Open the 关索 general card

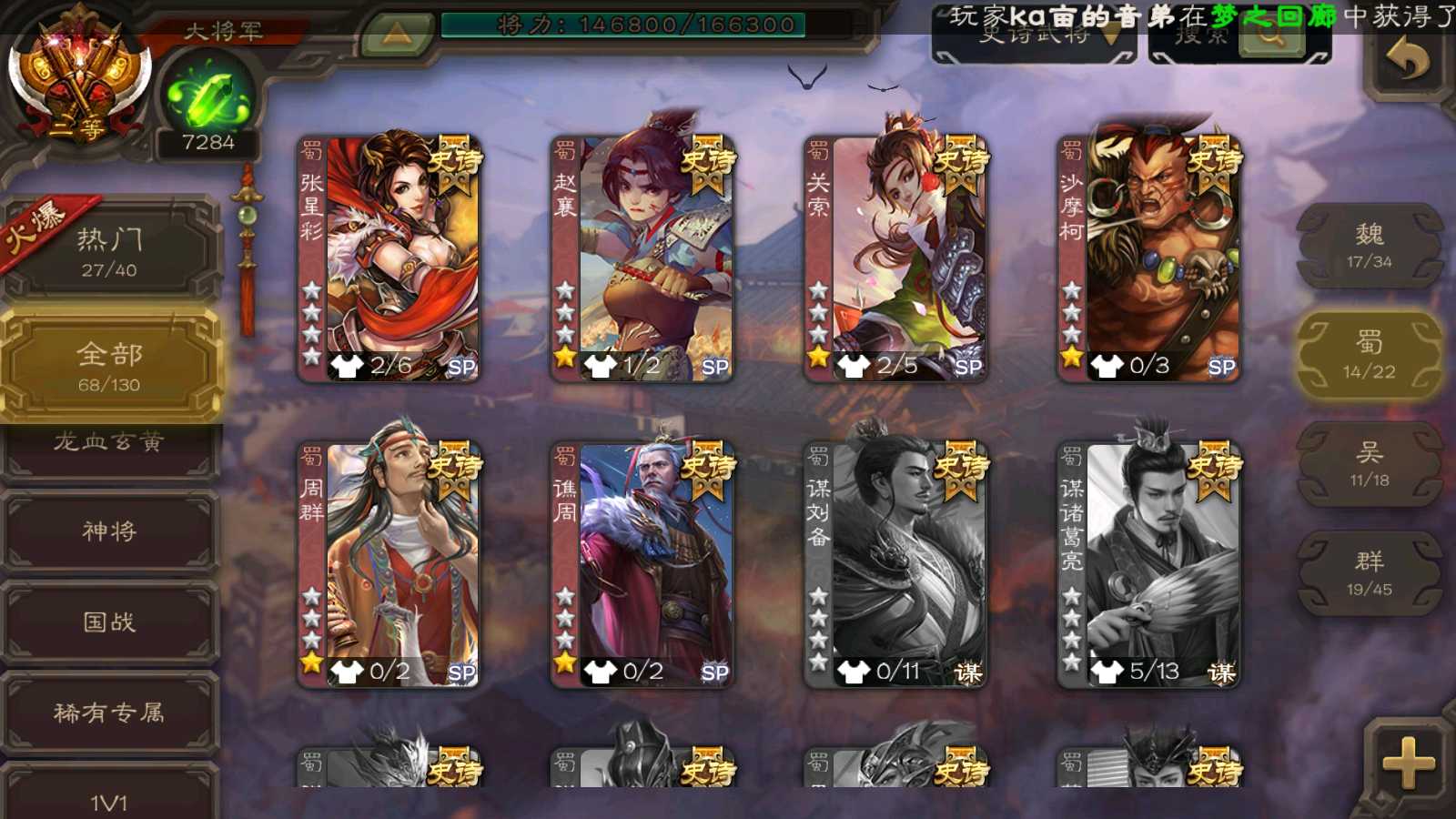tap(895, 258)
